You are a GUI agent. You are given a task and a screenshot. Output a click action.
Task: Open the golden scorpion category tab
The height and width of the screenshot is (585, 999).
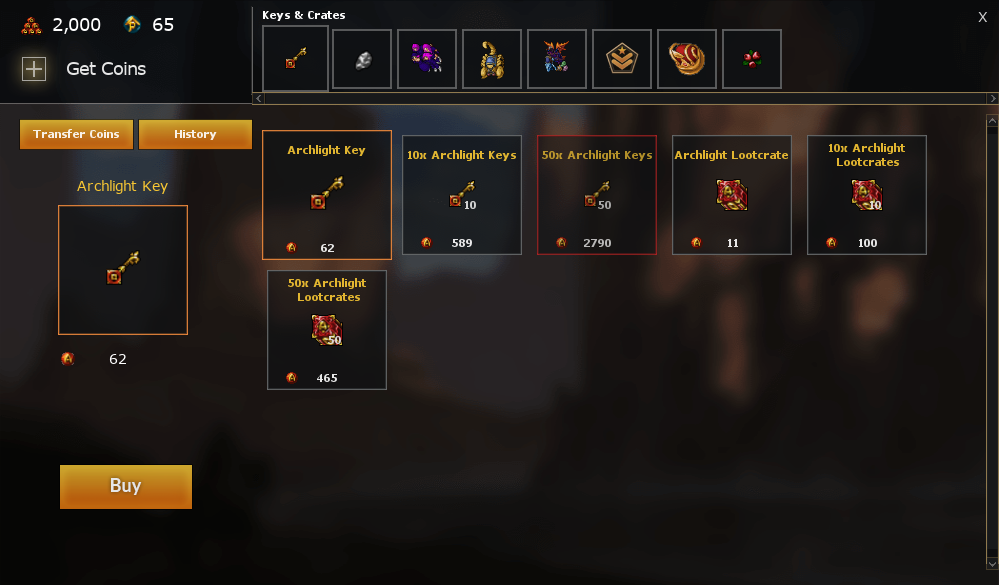pos(492,59)
